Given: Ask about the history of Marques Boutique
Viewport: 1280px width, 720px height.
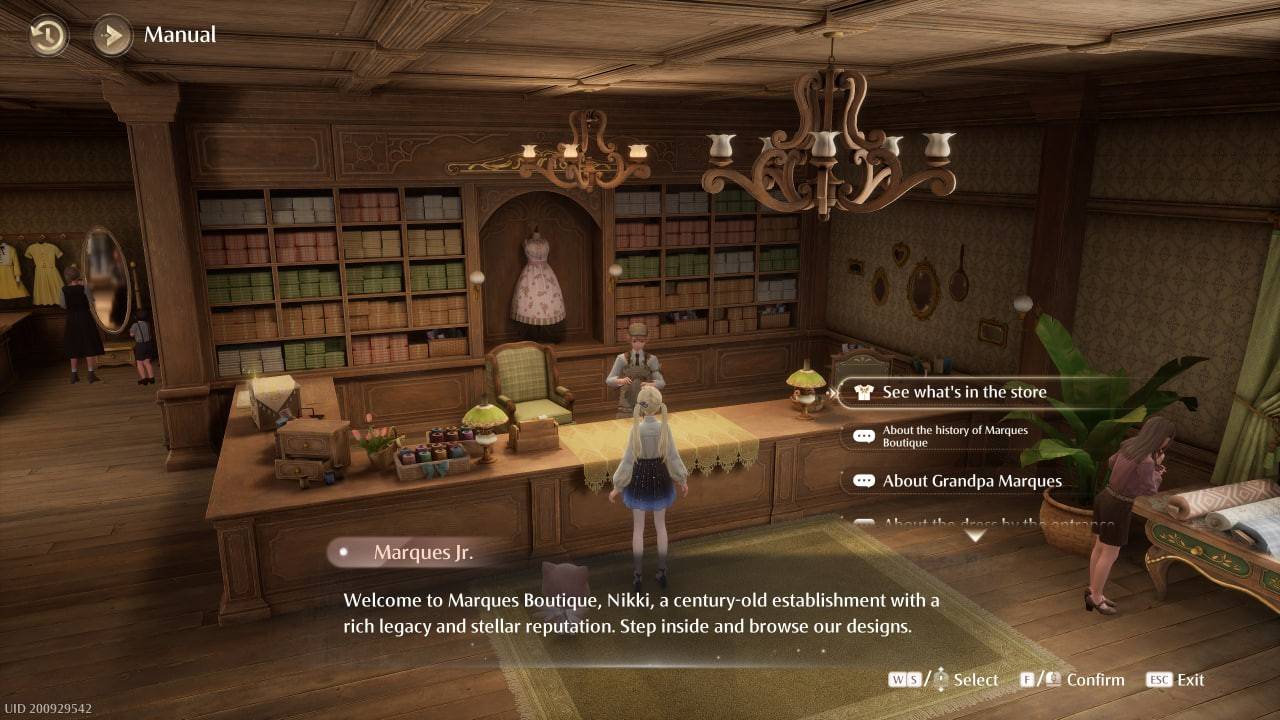Looking at the screenshot, I should (x=954, y=436).
